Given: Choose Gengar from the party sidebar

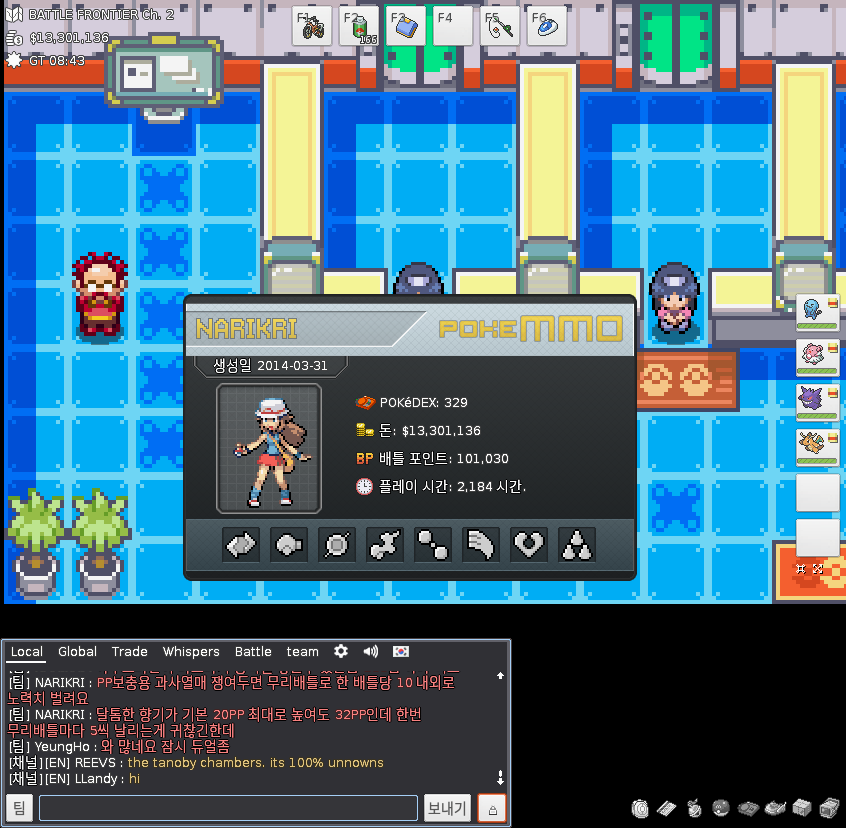Looking at the screenshot, I should pos(816,402).
